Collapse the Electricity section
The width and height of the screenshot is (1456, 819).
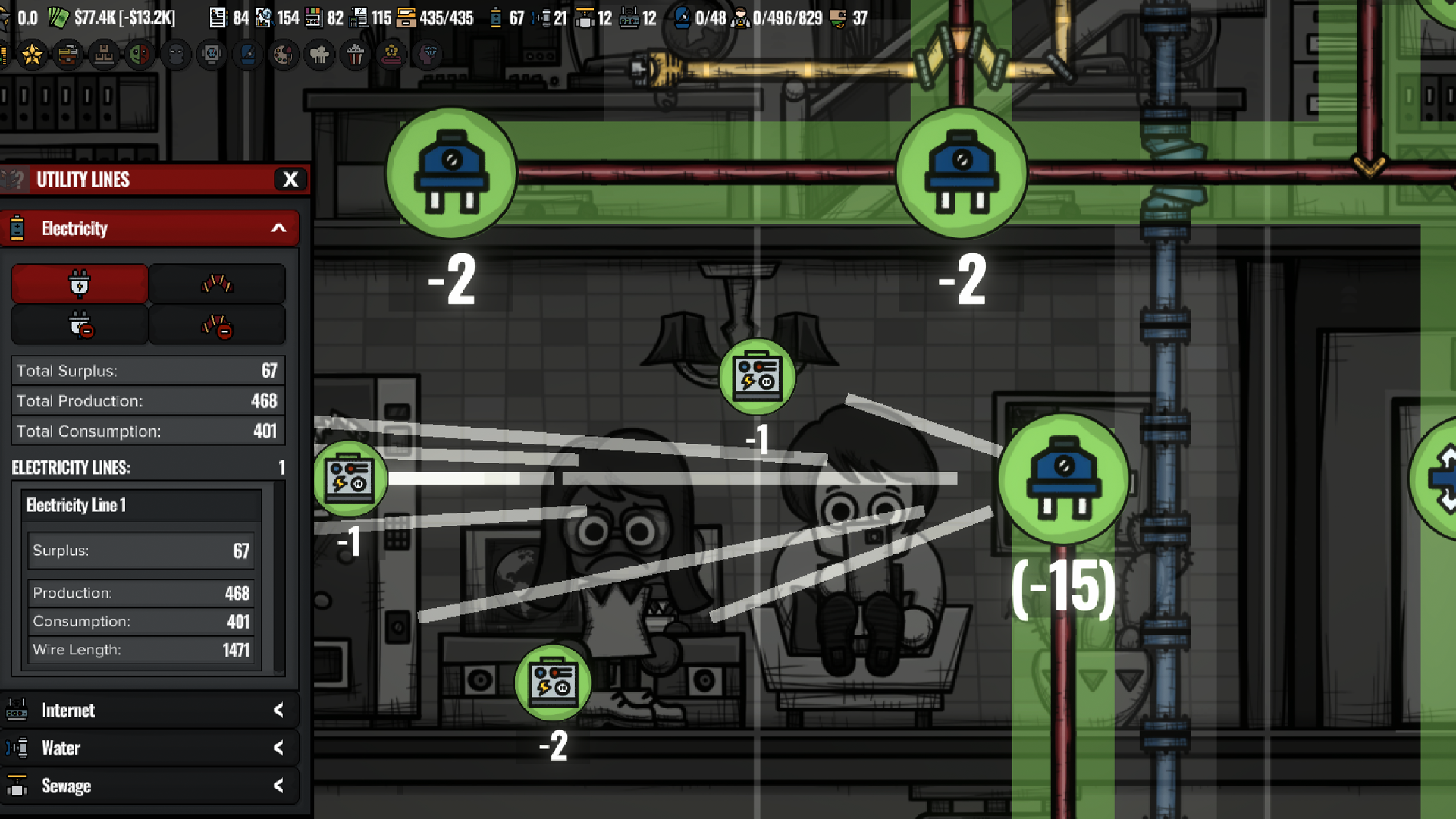click(x=278, y=228)
